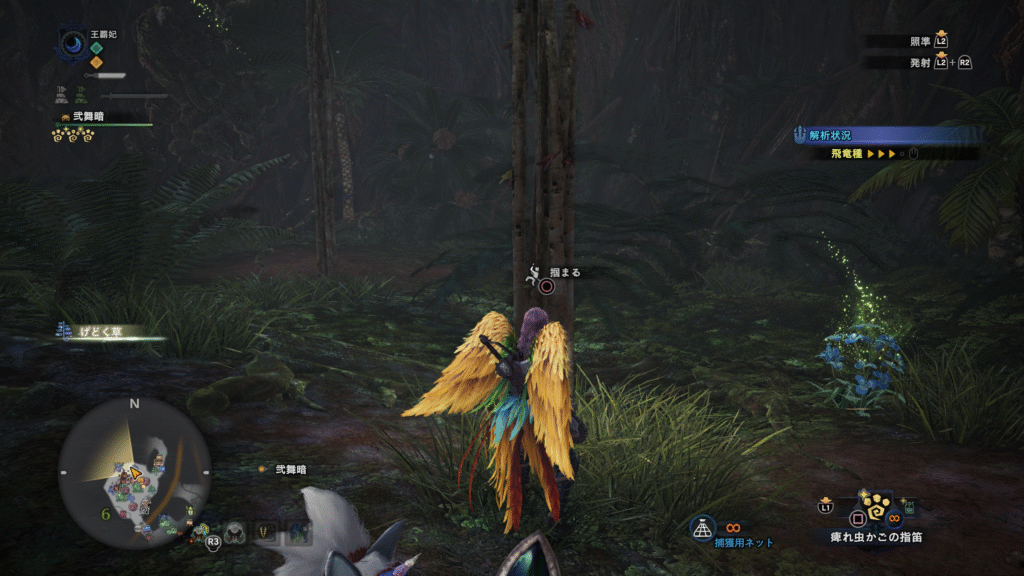The width and height of the screenshot is (1024, 576).
Task: Select the capture net slinger icon
Action: (703, 525)
